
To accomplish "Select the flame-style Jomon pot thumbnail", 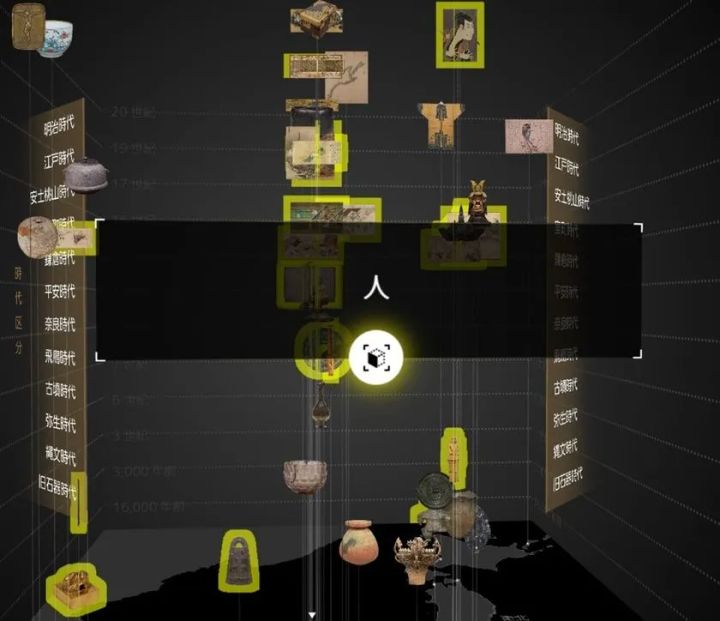I will 417,559.
